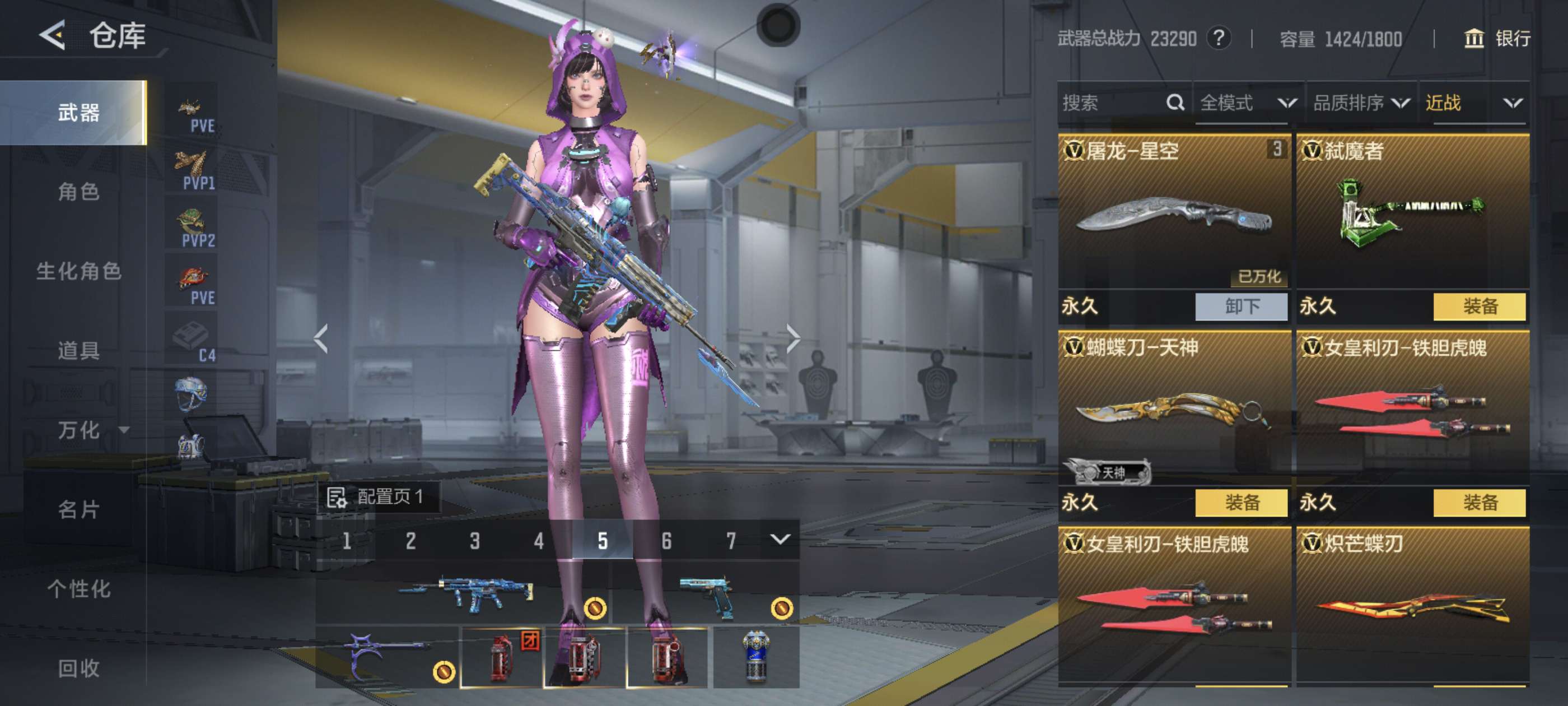Show weapon power help question mark
The image size is (1568, 706).
coord(1219,39)
